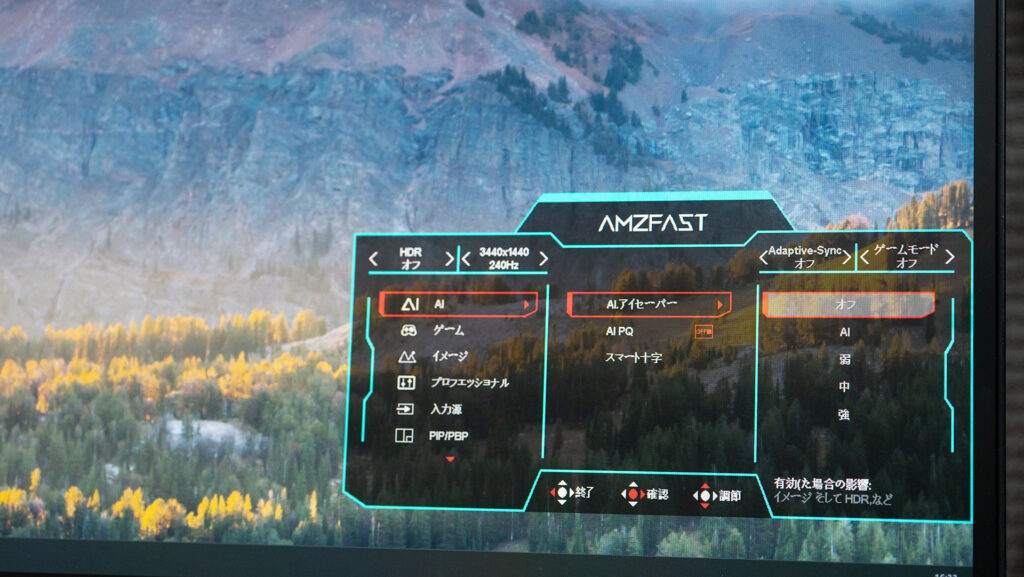Select the AI PQ setting
The image size is (1024, 577).
620,331
